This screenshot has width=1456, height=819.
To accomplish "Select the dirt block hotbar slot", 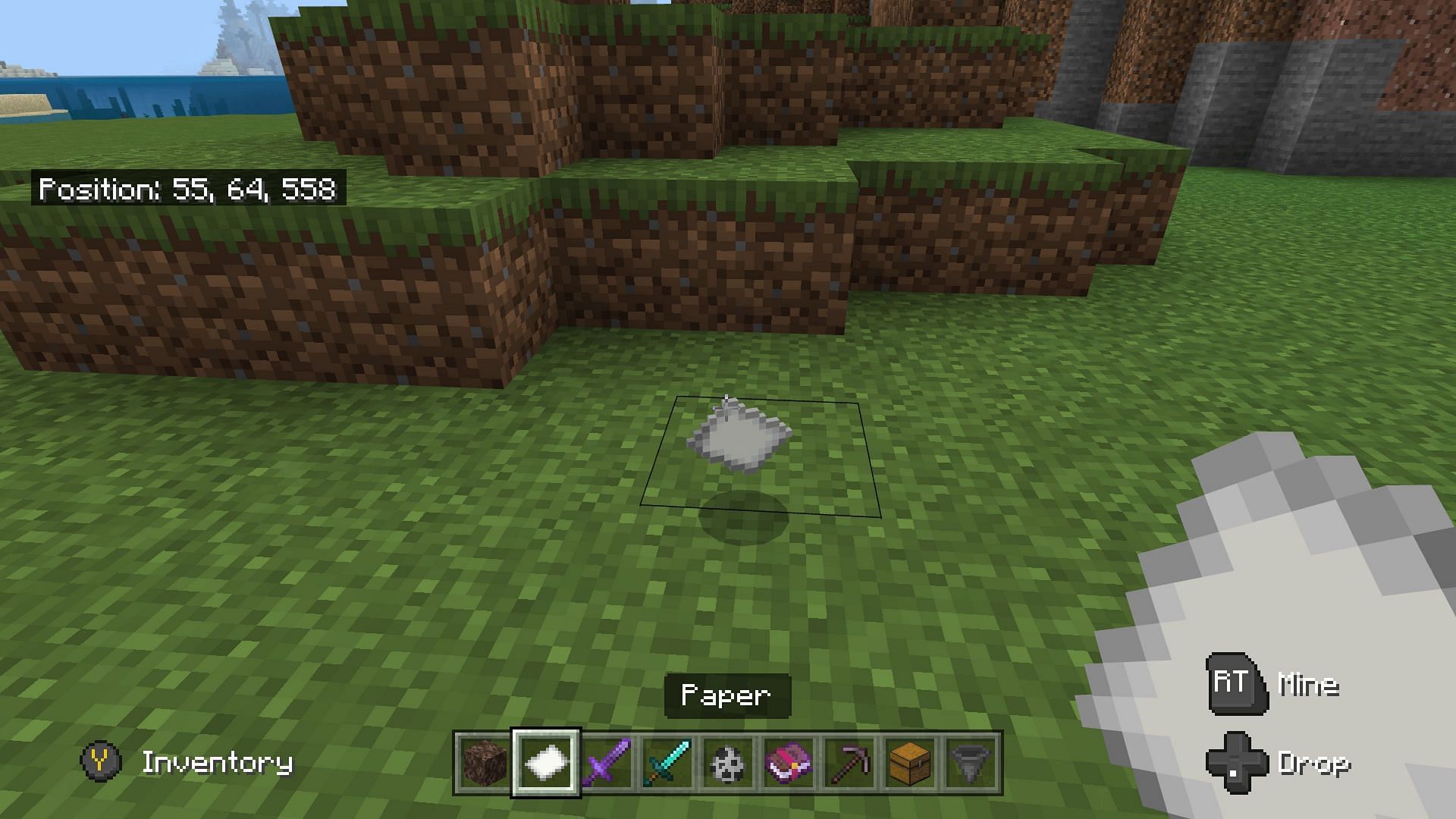I will (485, 763).
